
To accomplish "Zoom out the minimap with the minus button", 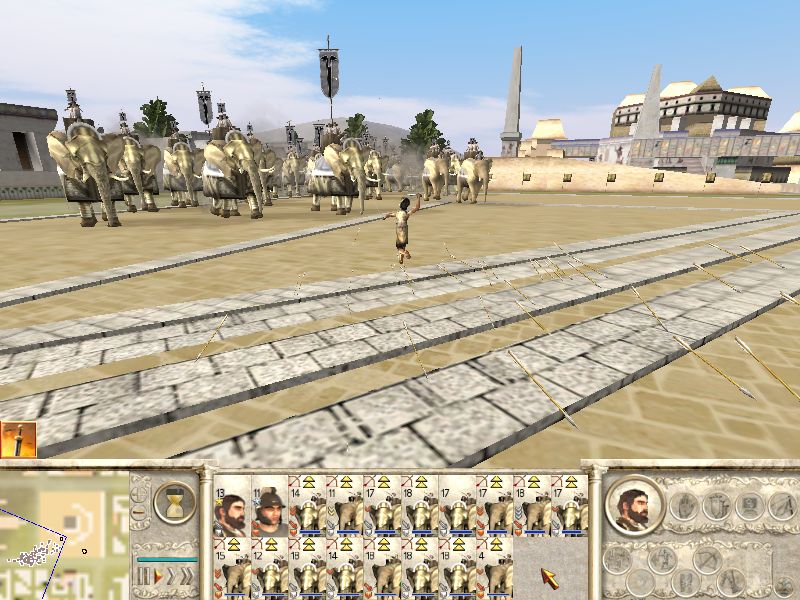I will (x=140, y=513).
